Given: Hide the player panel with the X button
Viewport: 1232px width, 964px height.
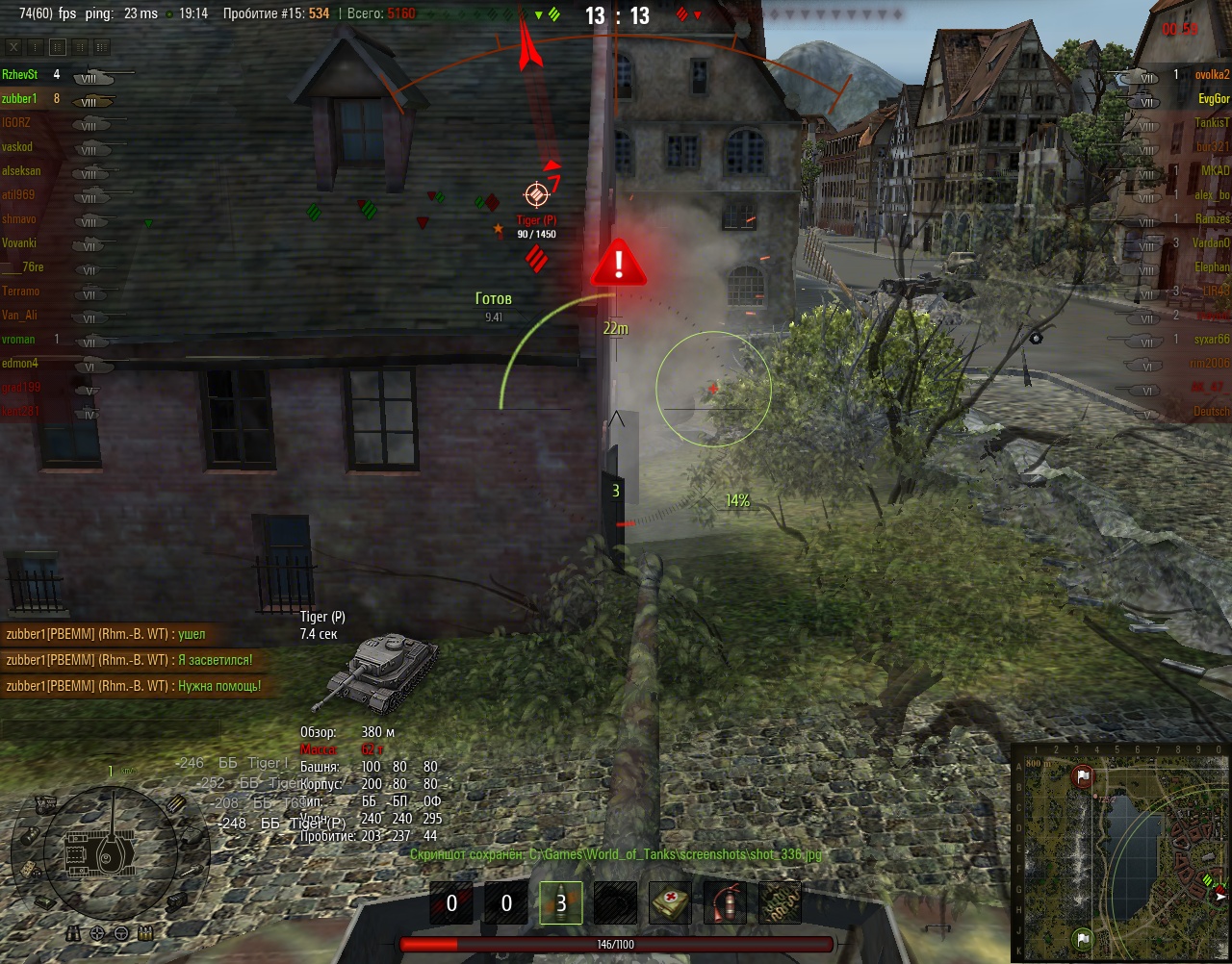Looking at the screenshot, I should pyautogui.click(x=13, y=46).
